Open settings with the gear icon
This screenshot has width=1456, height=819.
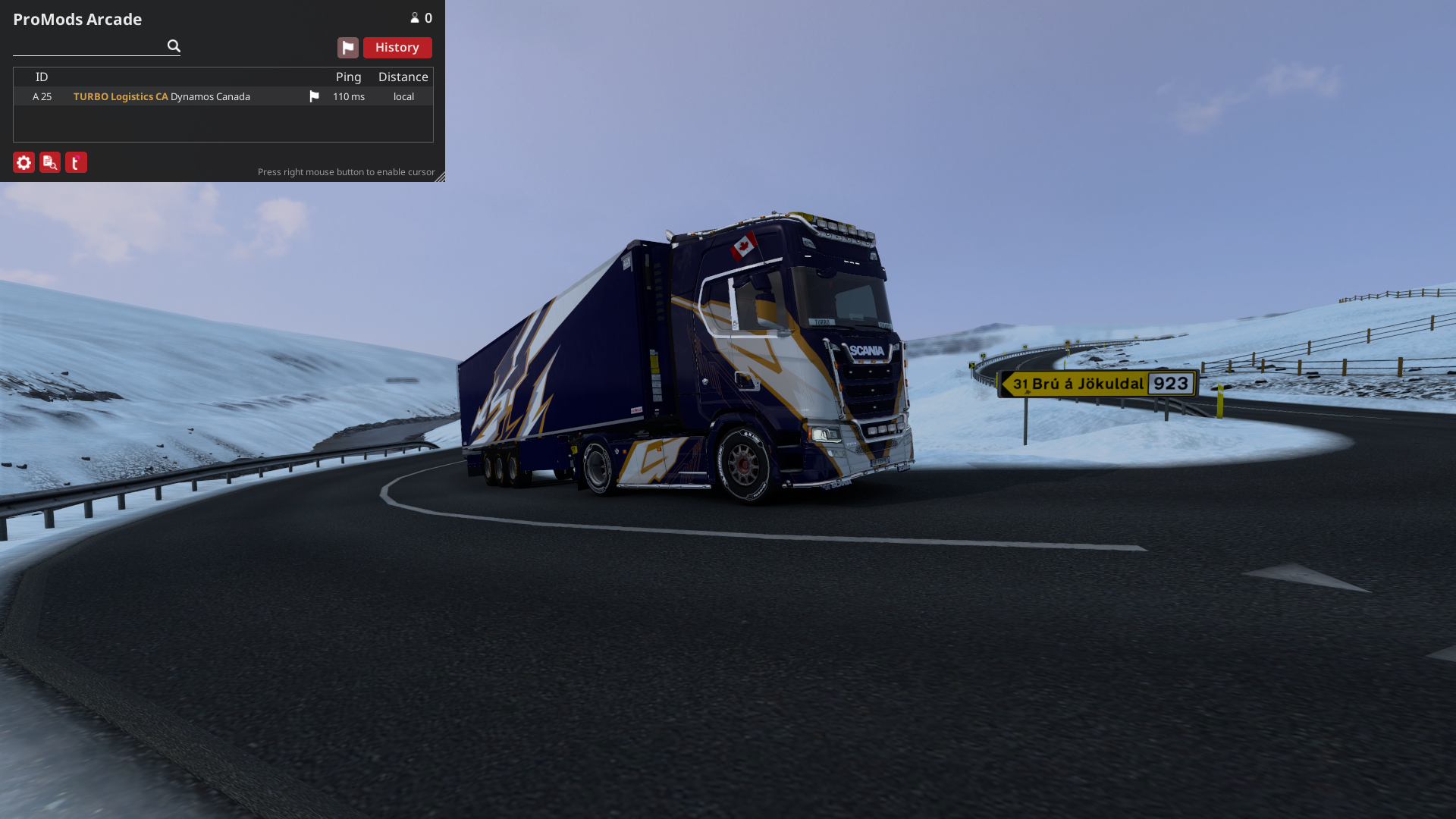coord(24,162)
